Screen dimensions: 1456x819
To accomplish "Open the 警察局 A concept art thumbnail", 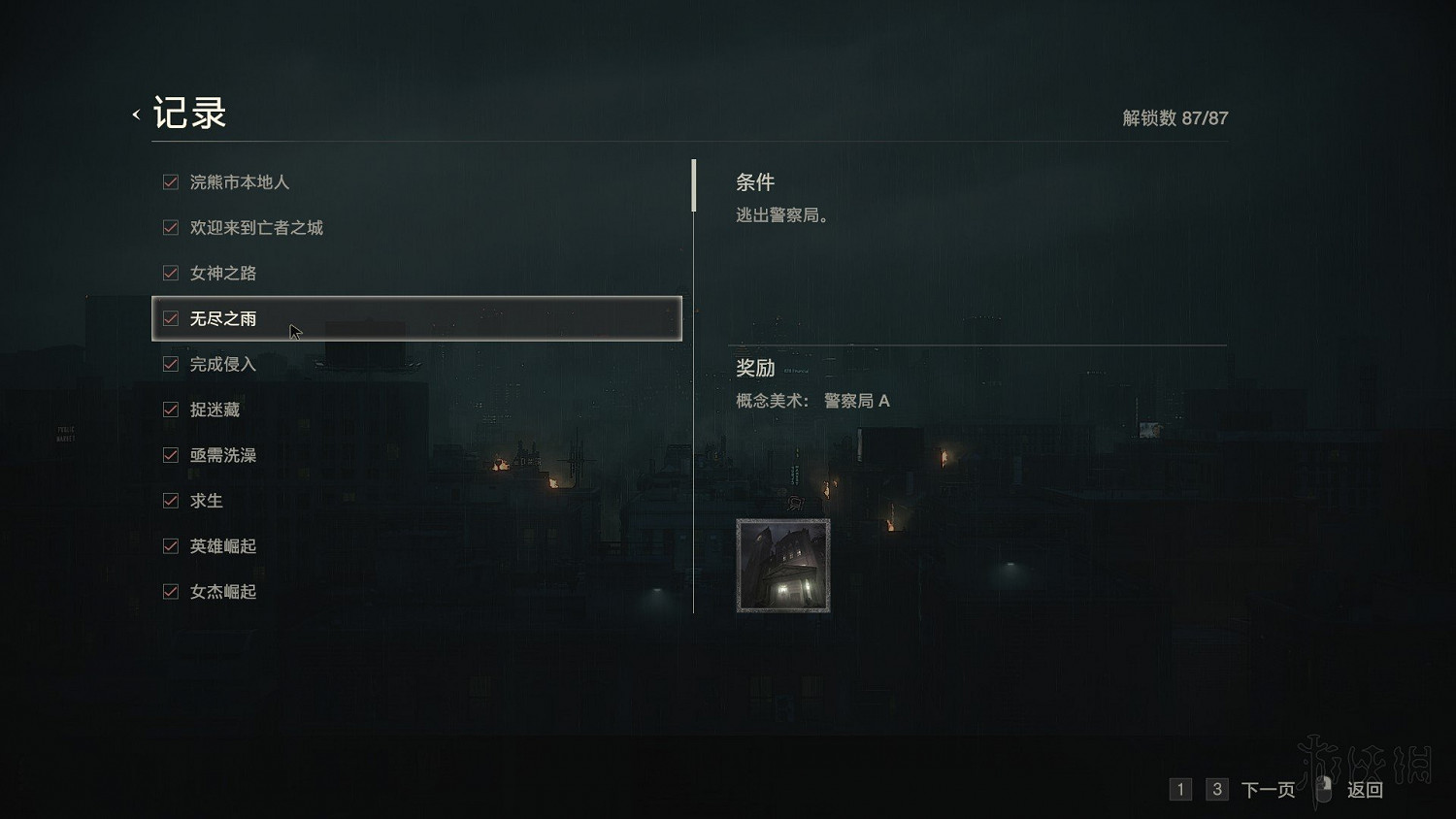I will coord(782,565).
